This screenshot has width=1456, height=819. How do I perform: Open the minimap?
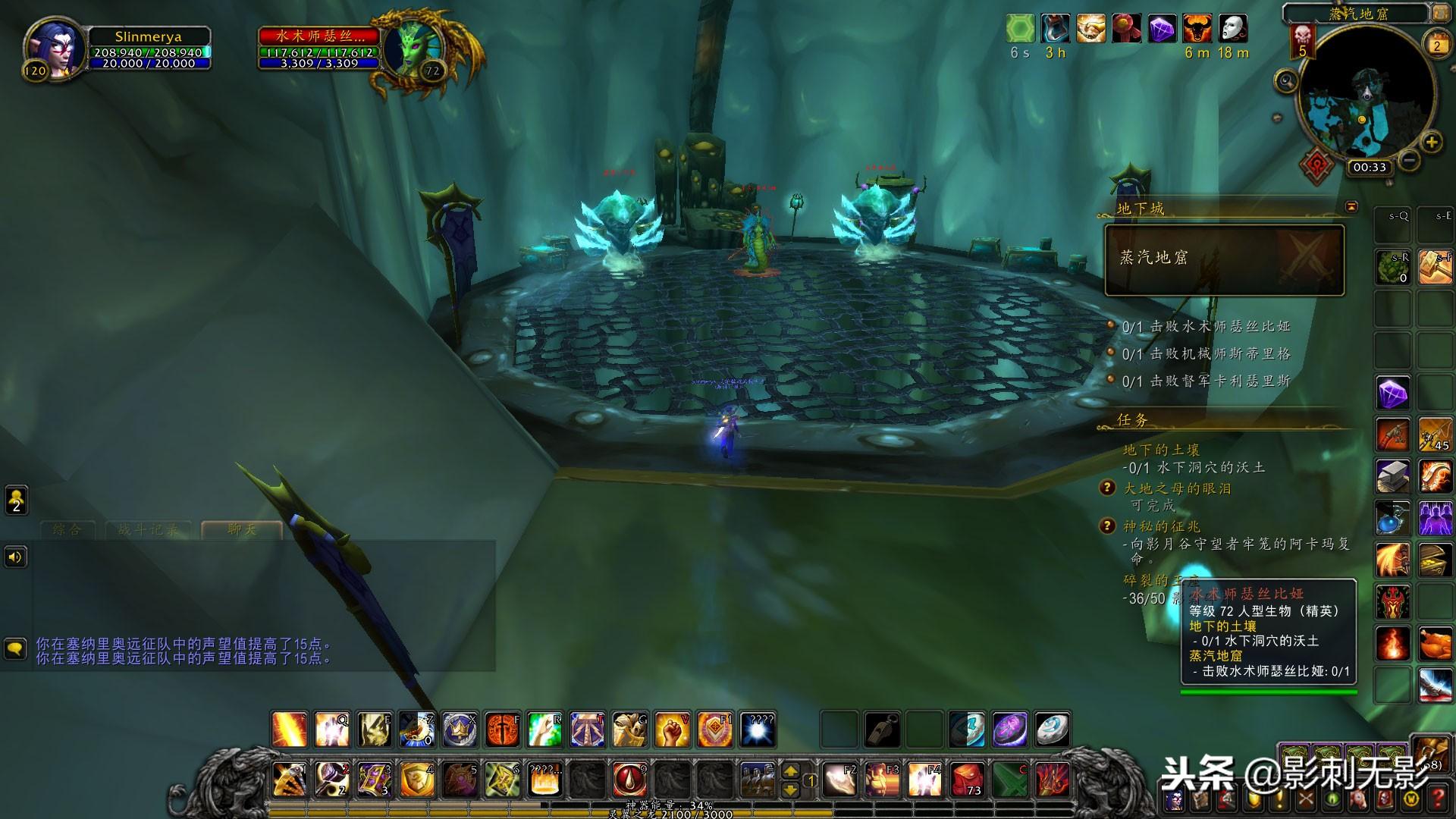pos(1367,95)
